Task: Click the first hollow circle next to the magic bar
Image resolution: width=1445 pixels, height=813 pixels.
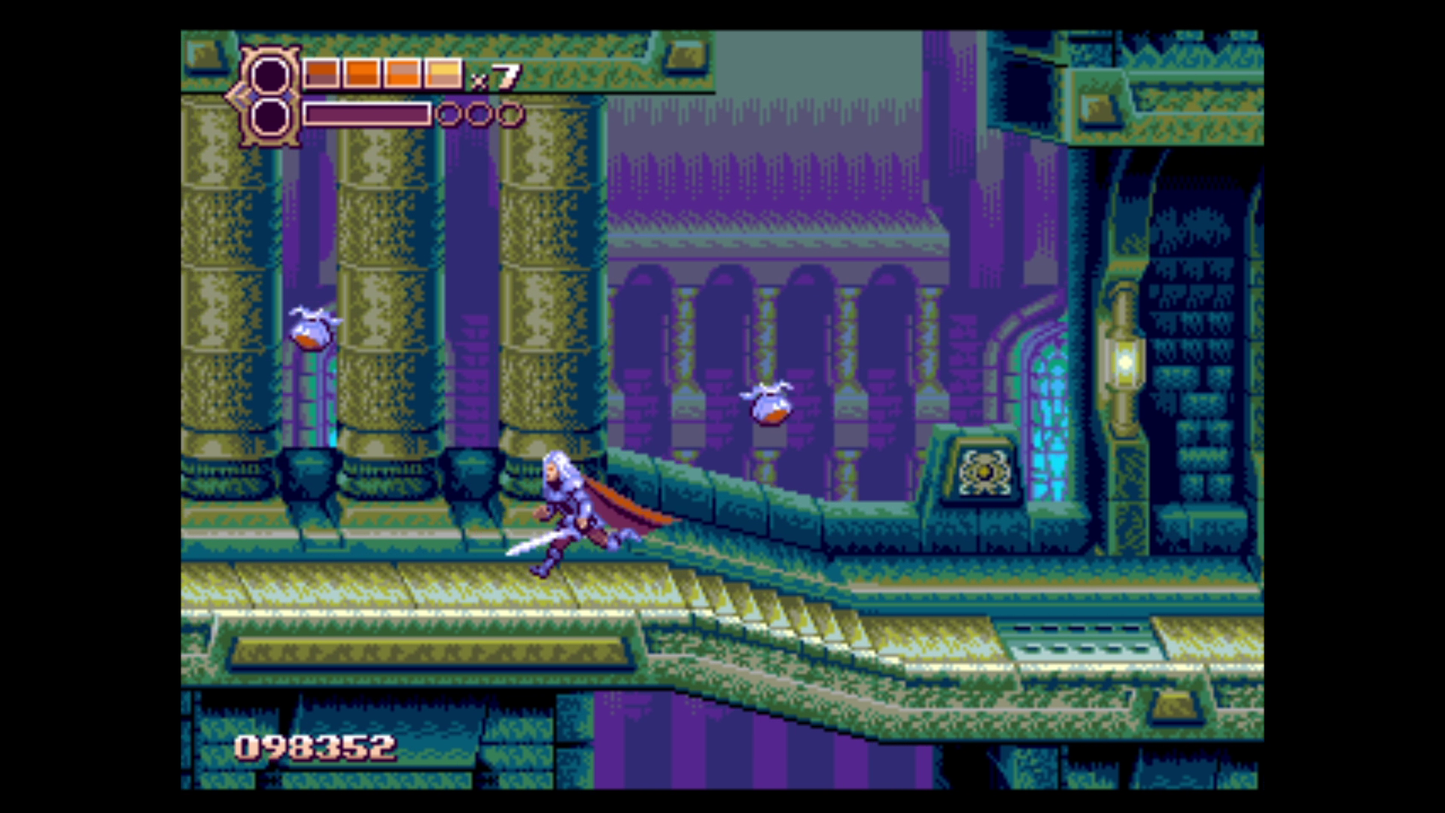Action: click(447, 114)
